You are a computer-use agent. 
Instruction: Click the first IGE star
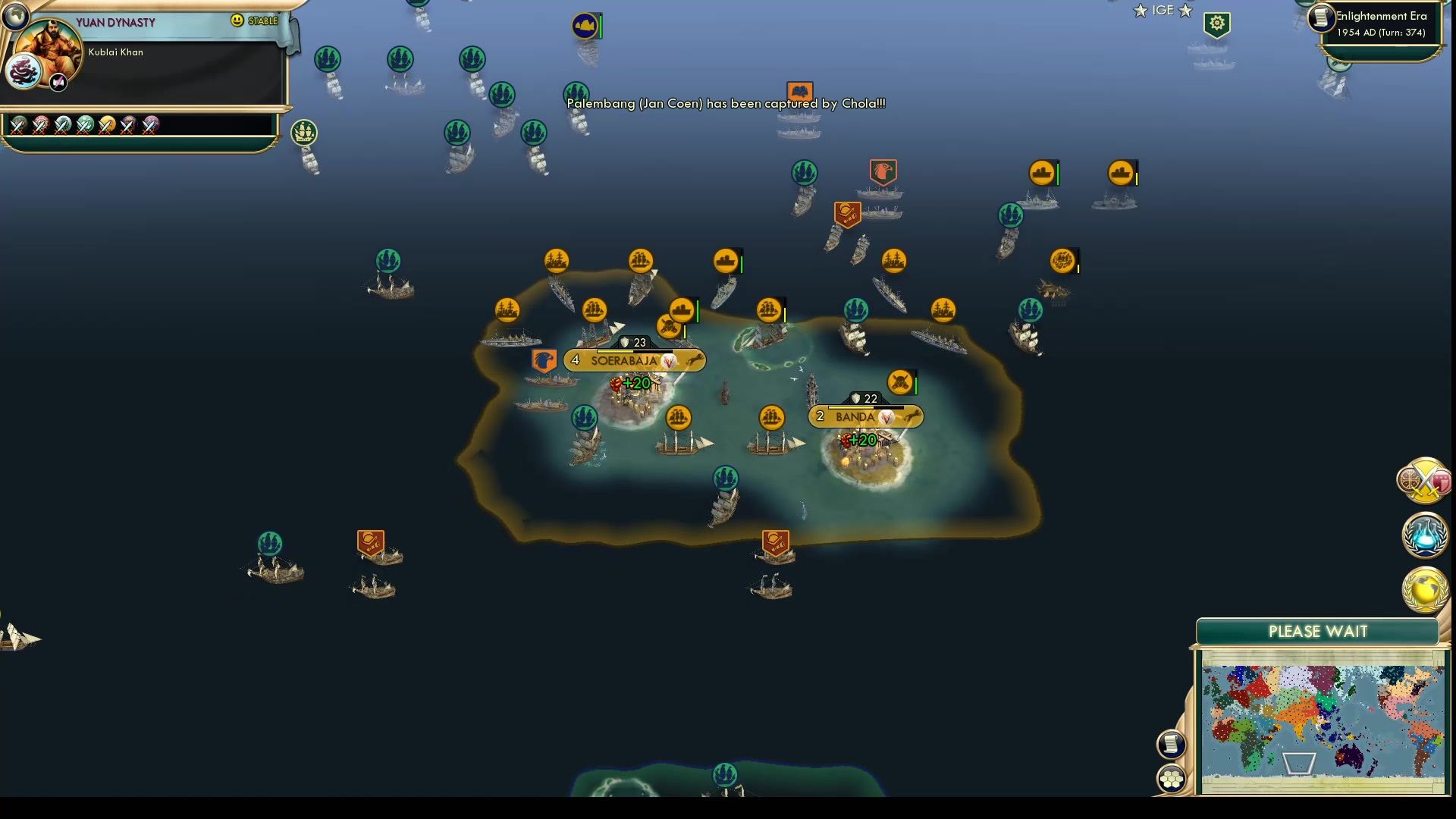click(1141, 11)
